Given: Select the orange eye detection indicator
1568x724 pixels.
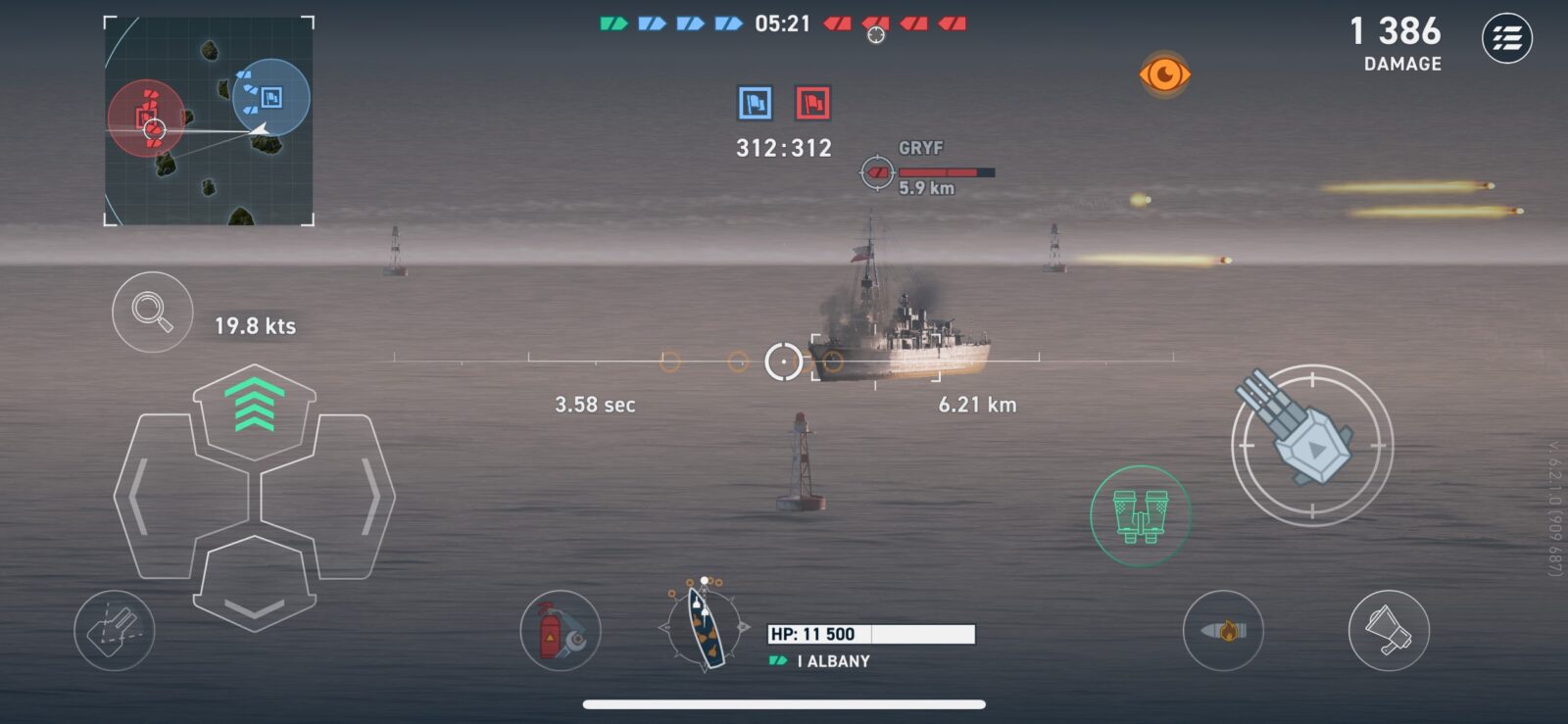Looking at the screenshot, I should pos(1164,74).
